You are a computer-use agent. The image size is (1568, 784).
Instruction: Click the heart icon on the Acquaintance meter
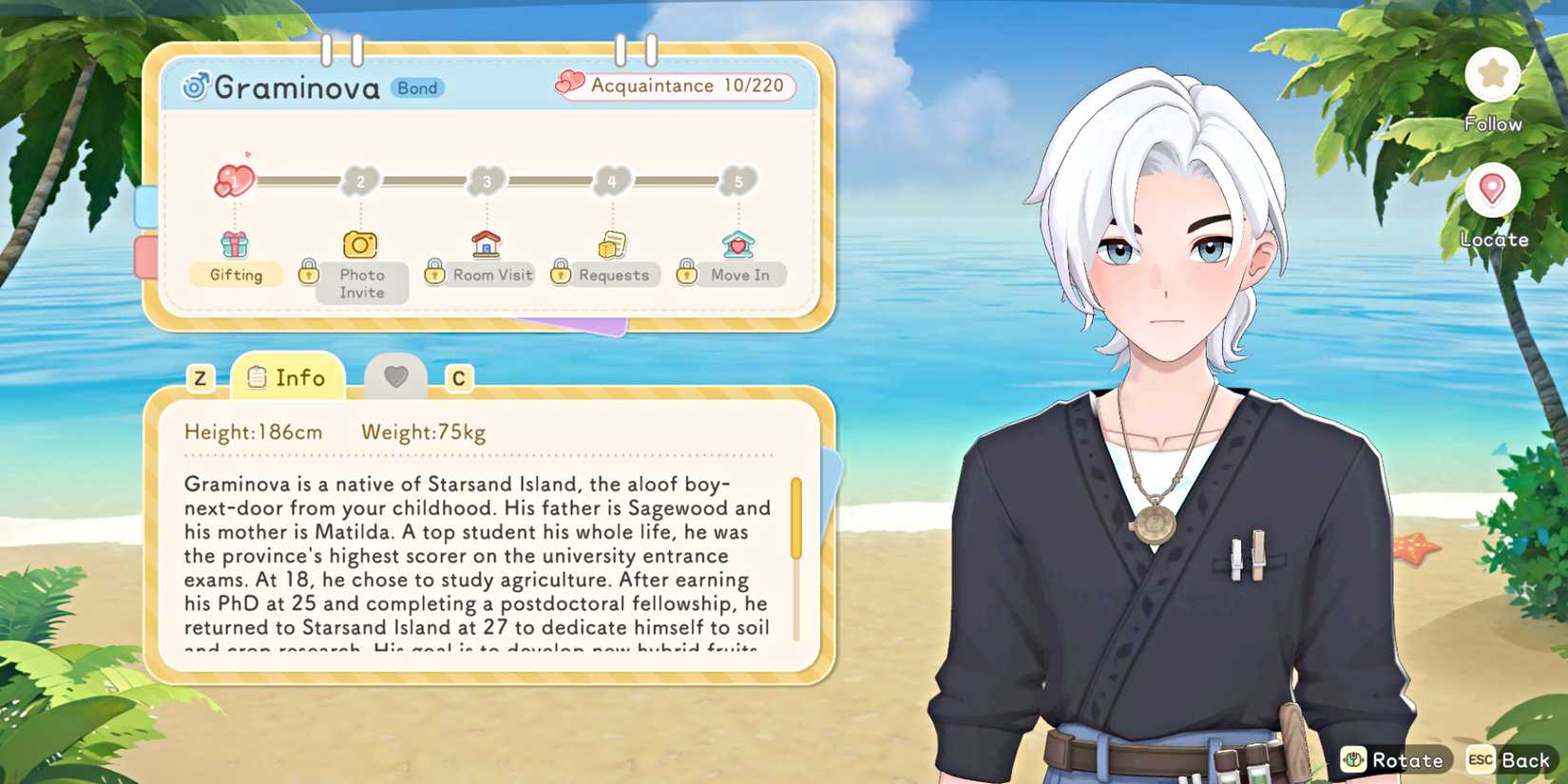[569, 84]
